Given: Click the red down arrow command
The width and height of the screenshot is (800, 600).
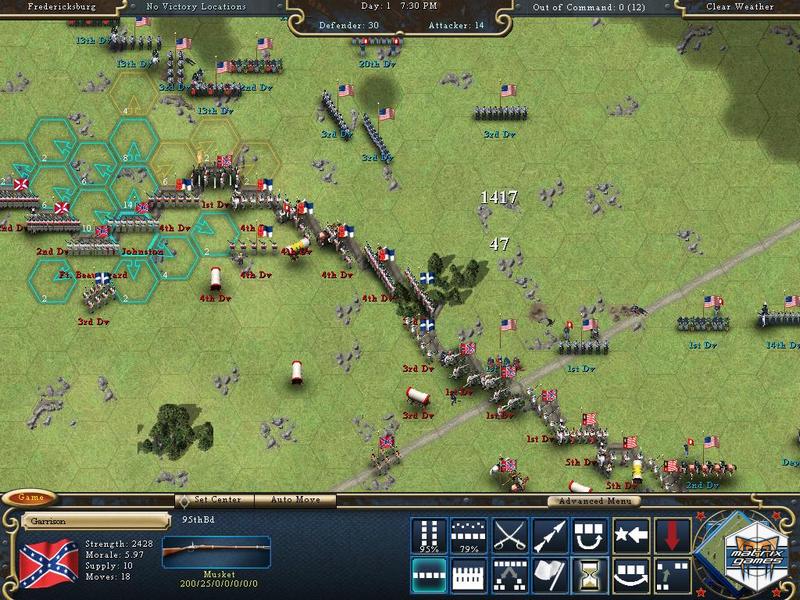Looking at the screenshot, I should [x=673, y=535].
